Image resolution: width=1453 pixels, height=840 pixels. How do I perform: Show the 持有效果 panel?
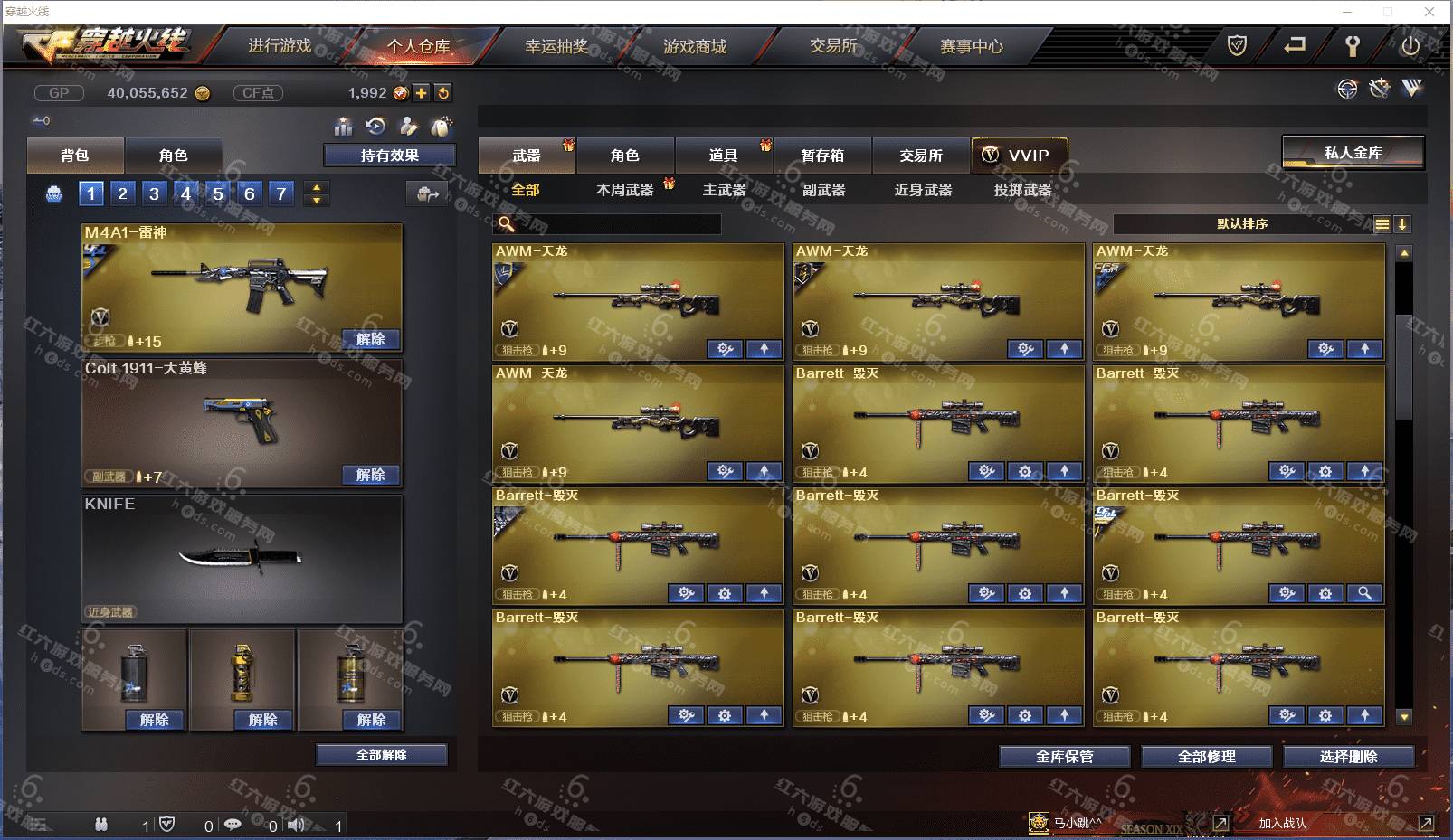coord(389,156)
